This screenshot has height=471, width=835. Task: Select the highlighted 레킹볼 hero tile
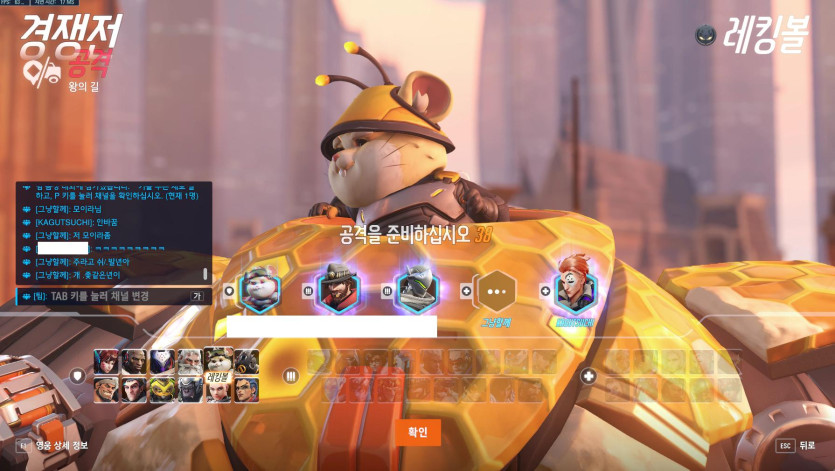[x=218, y=362]
